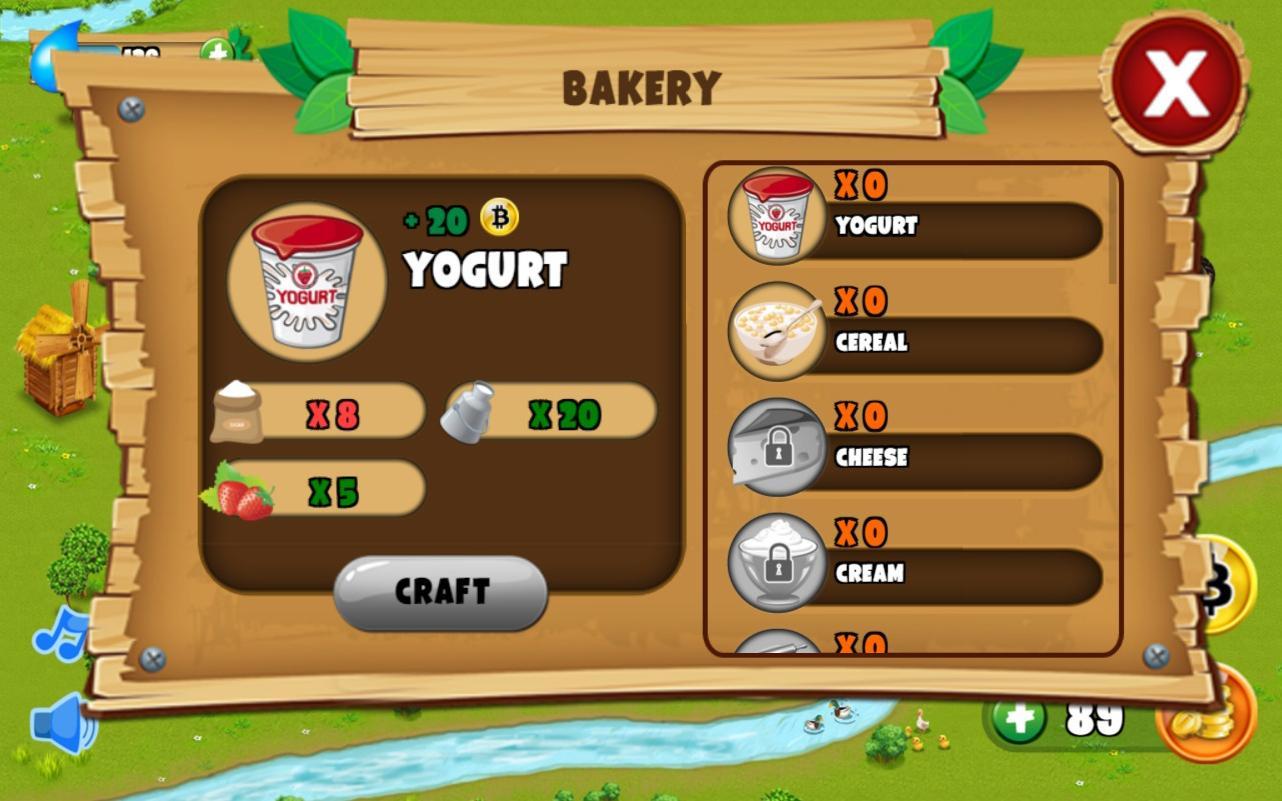This screenshot has height=801, width=1282.
Task: Click the green plus beside the water meter
Action: (x=215, y=47)
